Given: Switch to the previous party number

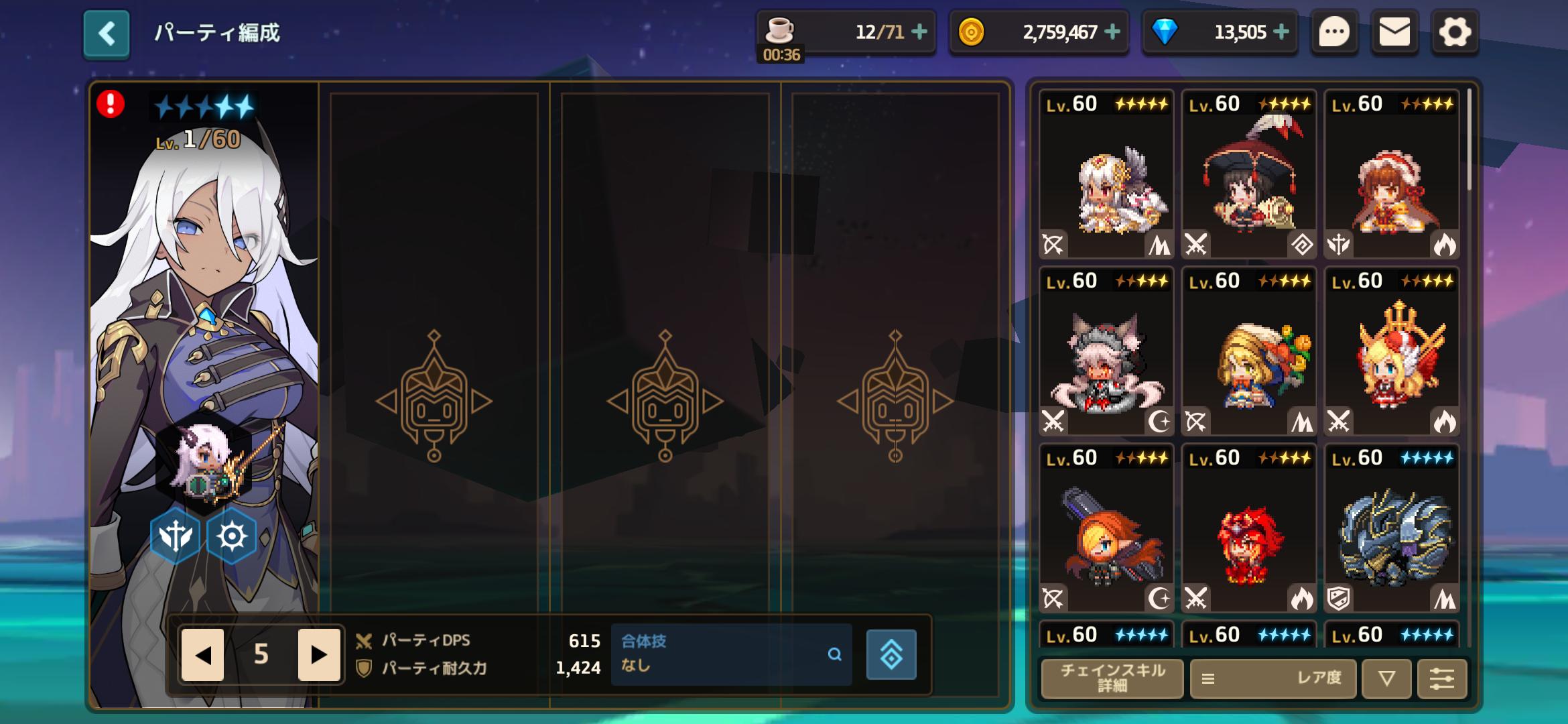Looking at the screenshot, I should (x=202, y=654).
